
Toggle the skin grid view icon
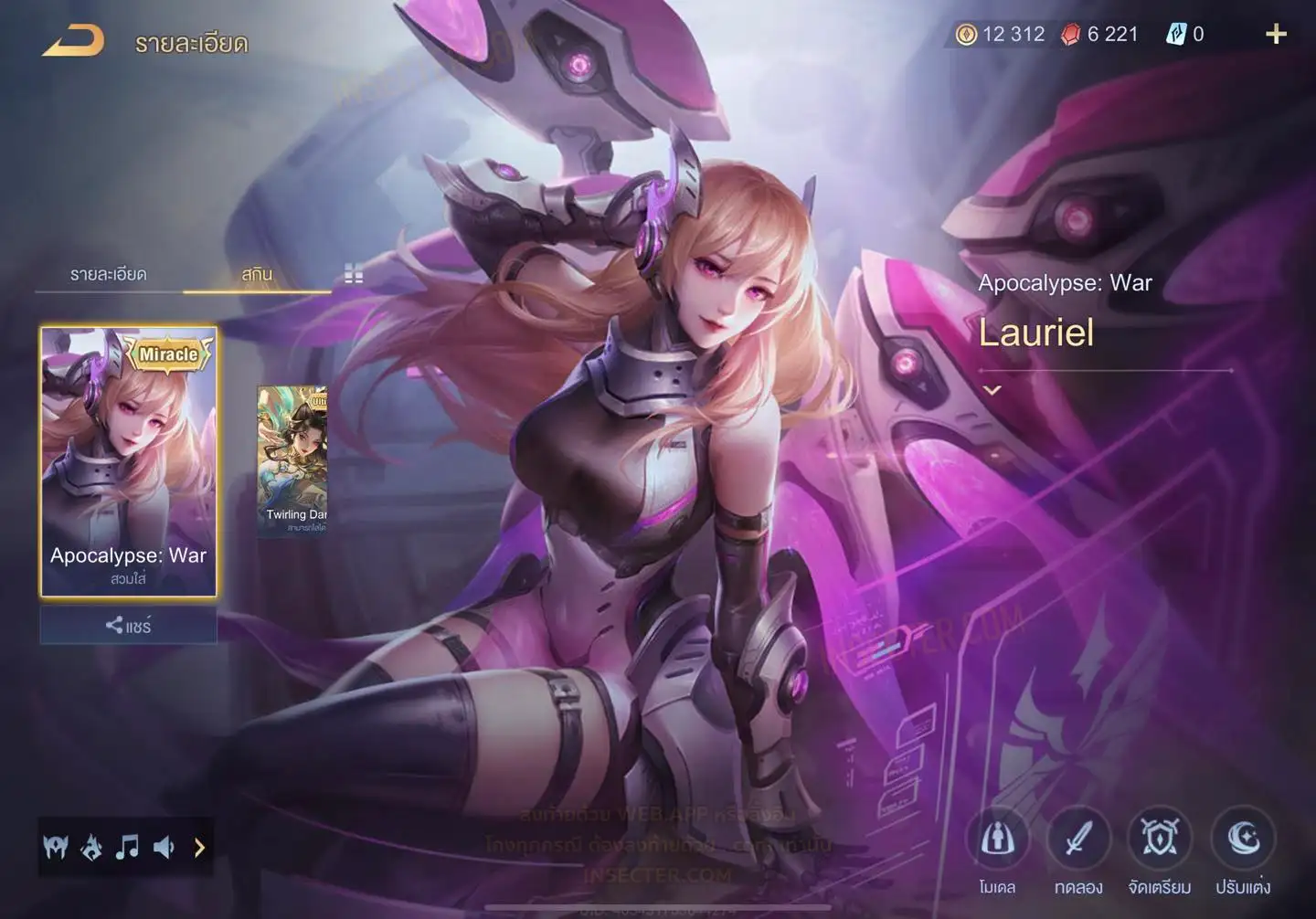(354, 274)
